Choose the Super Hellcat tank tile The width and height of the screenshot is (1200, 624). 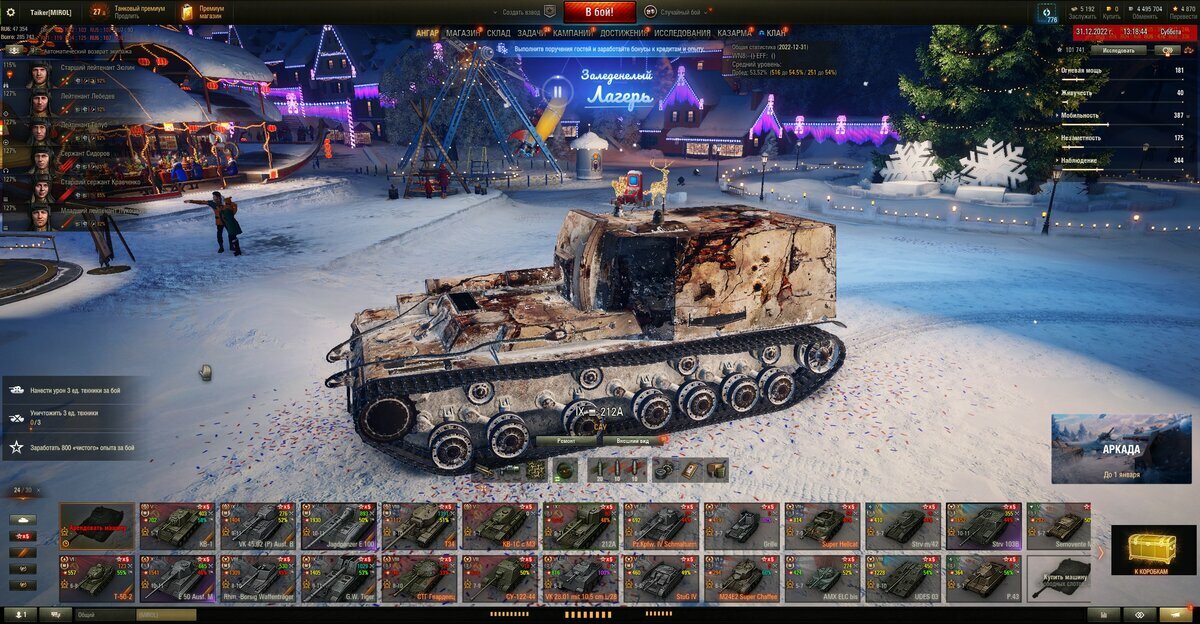point(822,525)
